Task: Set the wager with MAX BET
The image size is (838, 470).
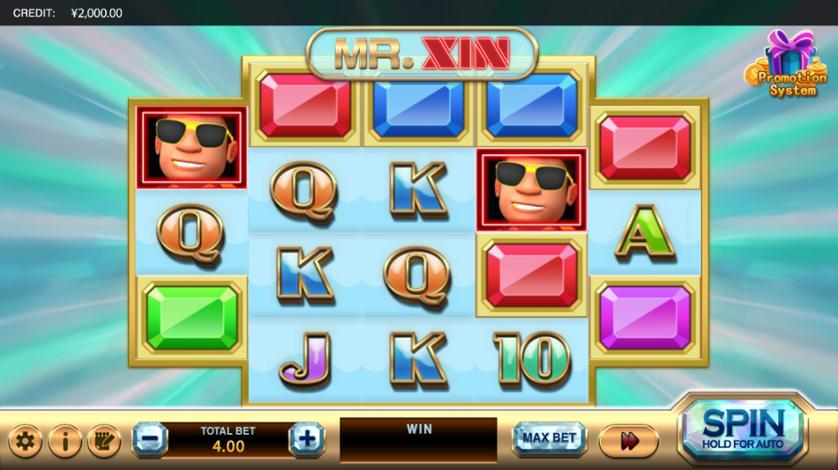Action: (x=549, y=438)
